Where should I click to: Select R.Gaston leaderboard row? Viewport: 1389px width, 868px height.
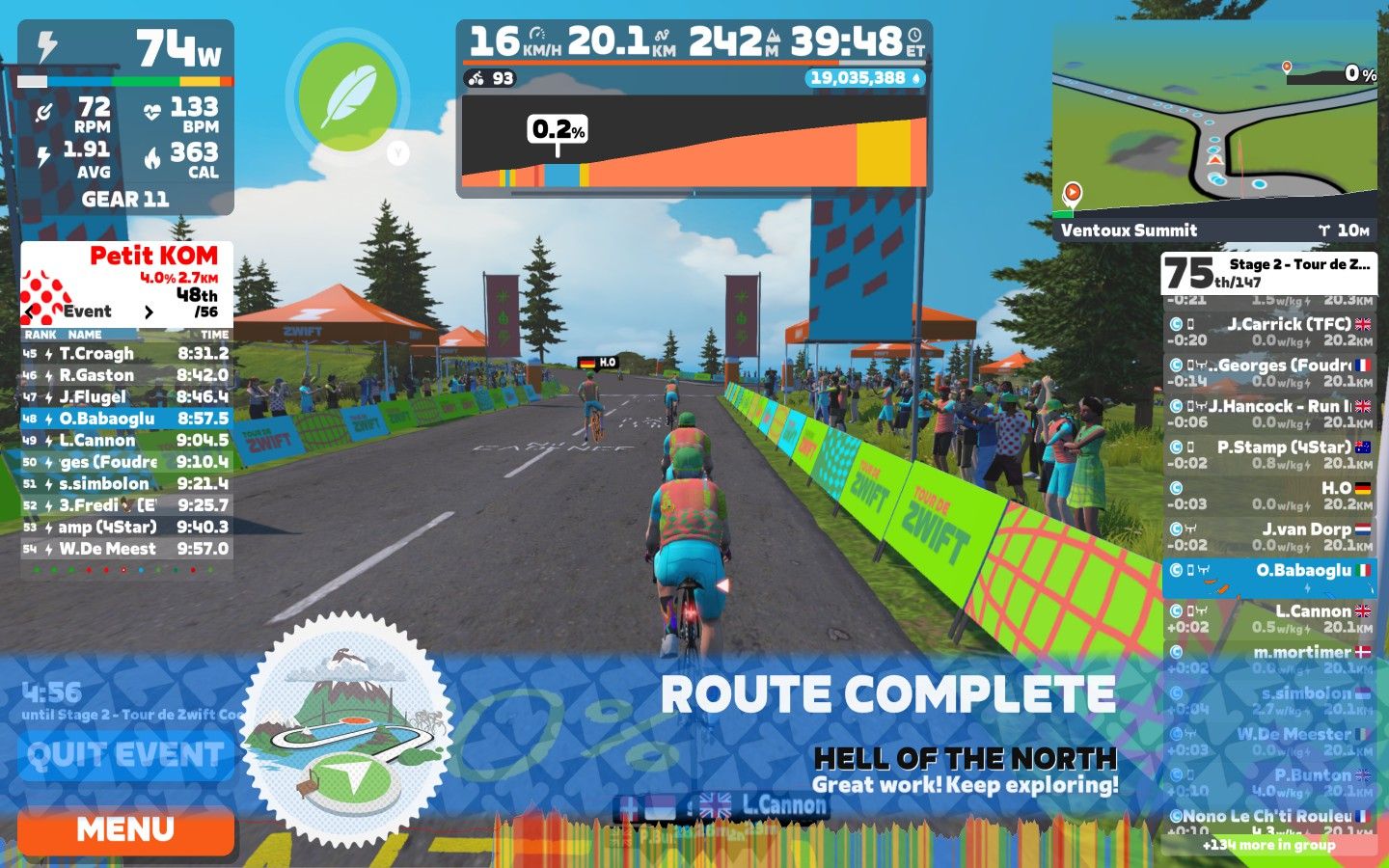click(125, 375)
